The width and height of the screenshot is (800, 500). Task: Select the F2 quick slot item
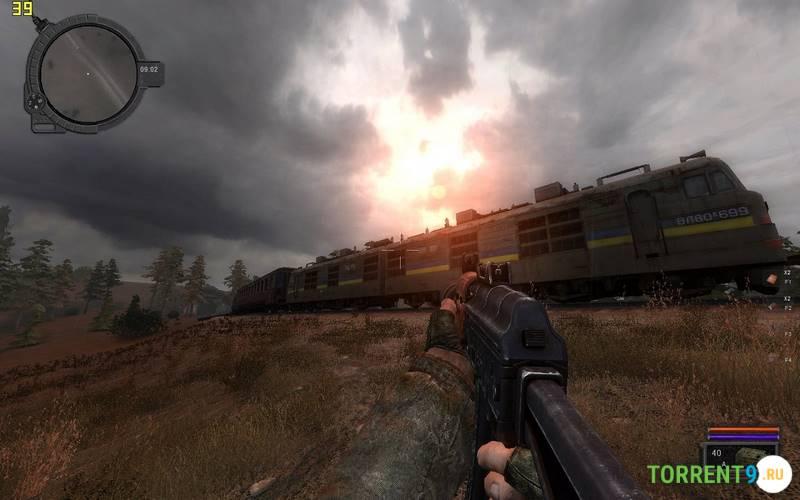coord(787,309)
